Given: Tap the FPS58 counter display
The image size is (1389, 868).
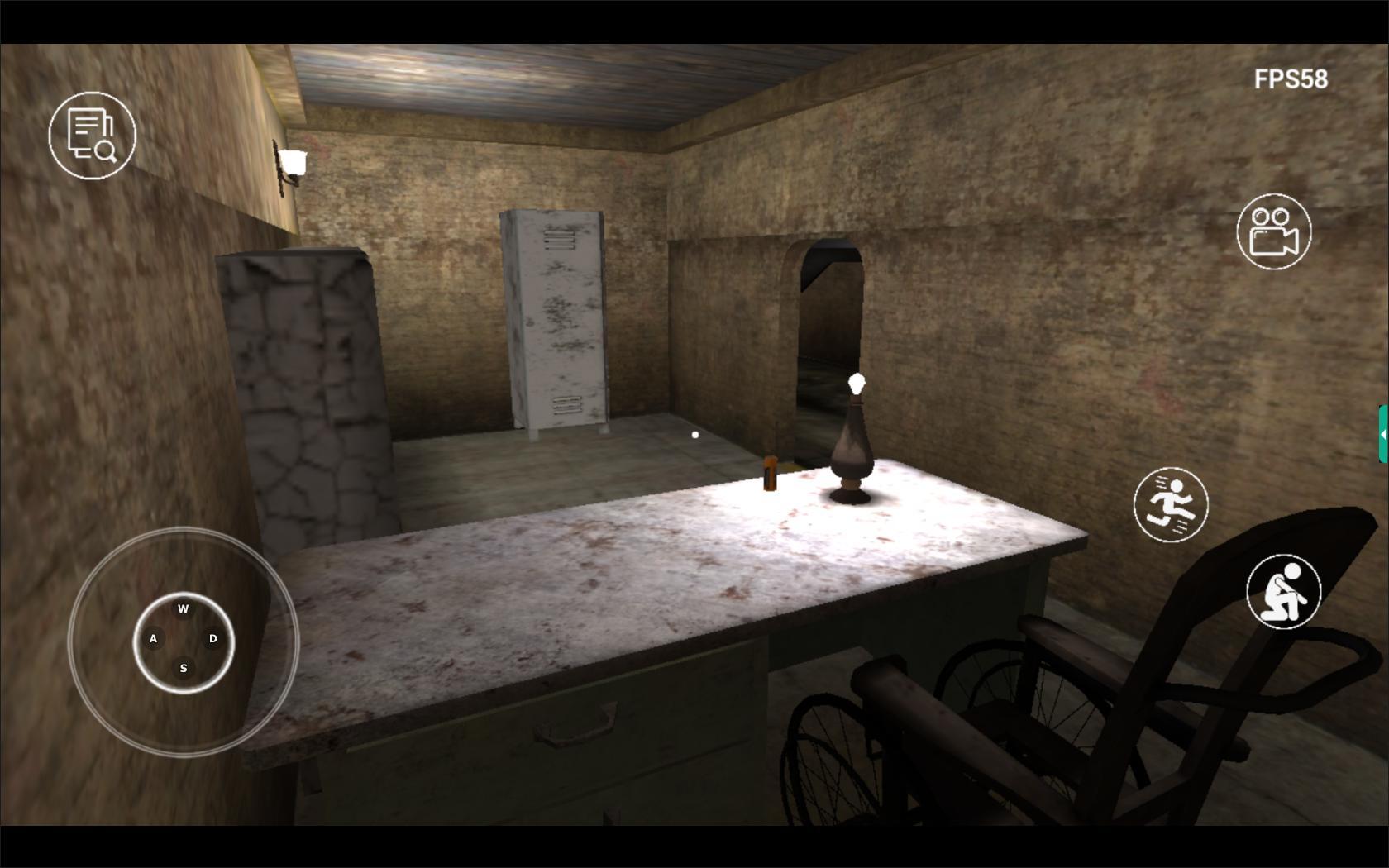Looking at the screenshot, I should coord(1291,79).
